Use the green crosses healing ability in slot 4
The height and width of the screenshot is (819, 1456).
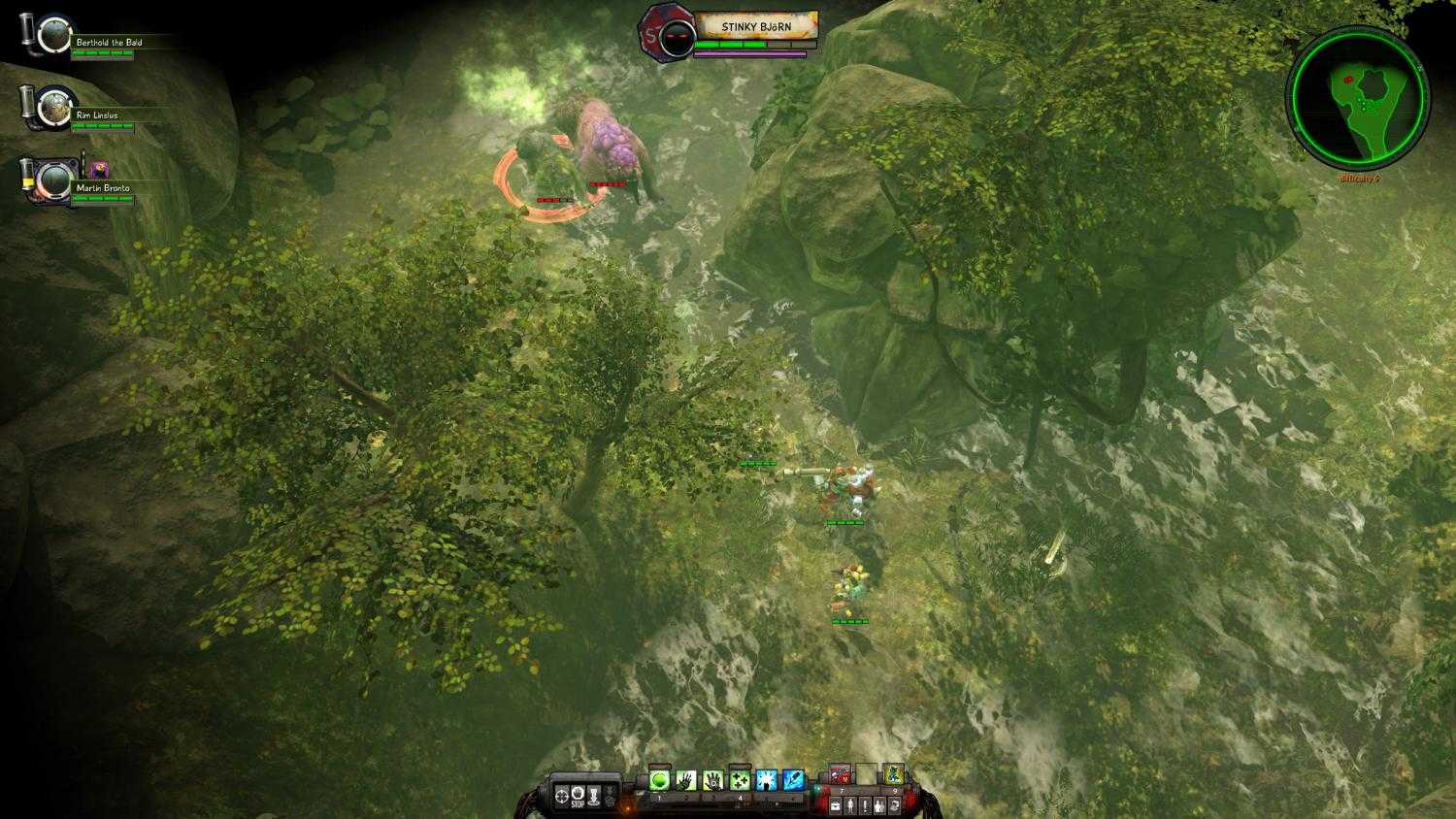pos(740,780)
